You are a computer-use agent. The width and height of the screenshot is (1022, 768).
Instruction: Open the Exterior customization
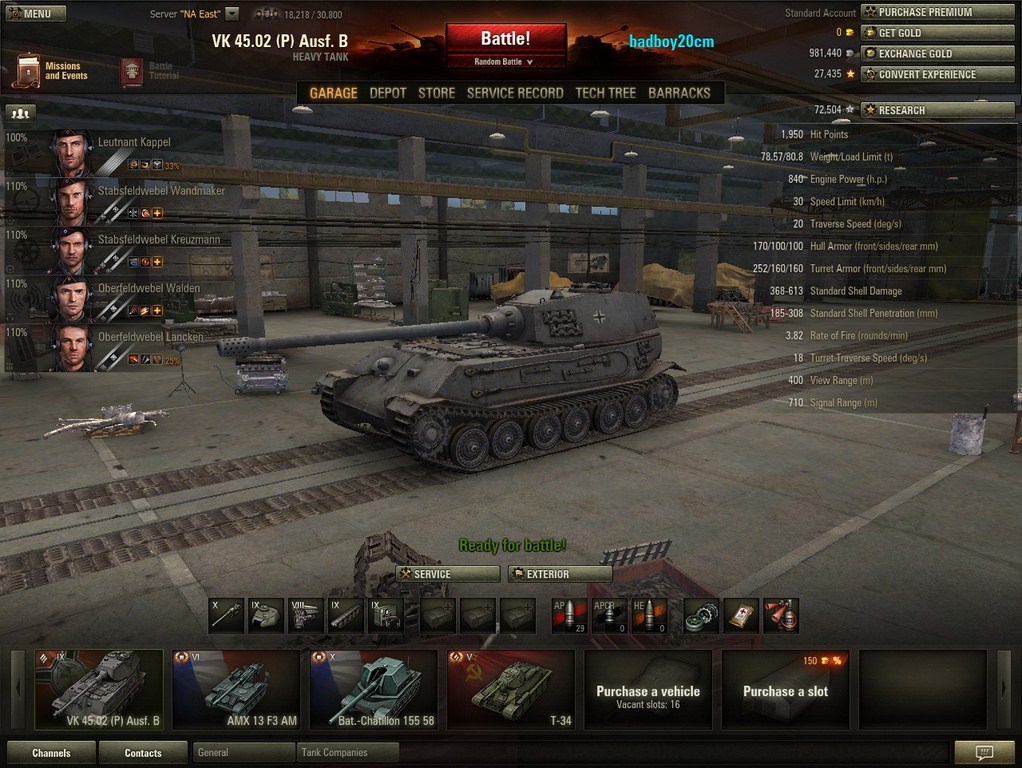(560, 574)
